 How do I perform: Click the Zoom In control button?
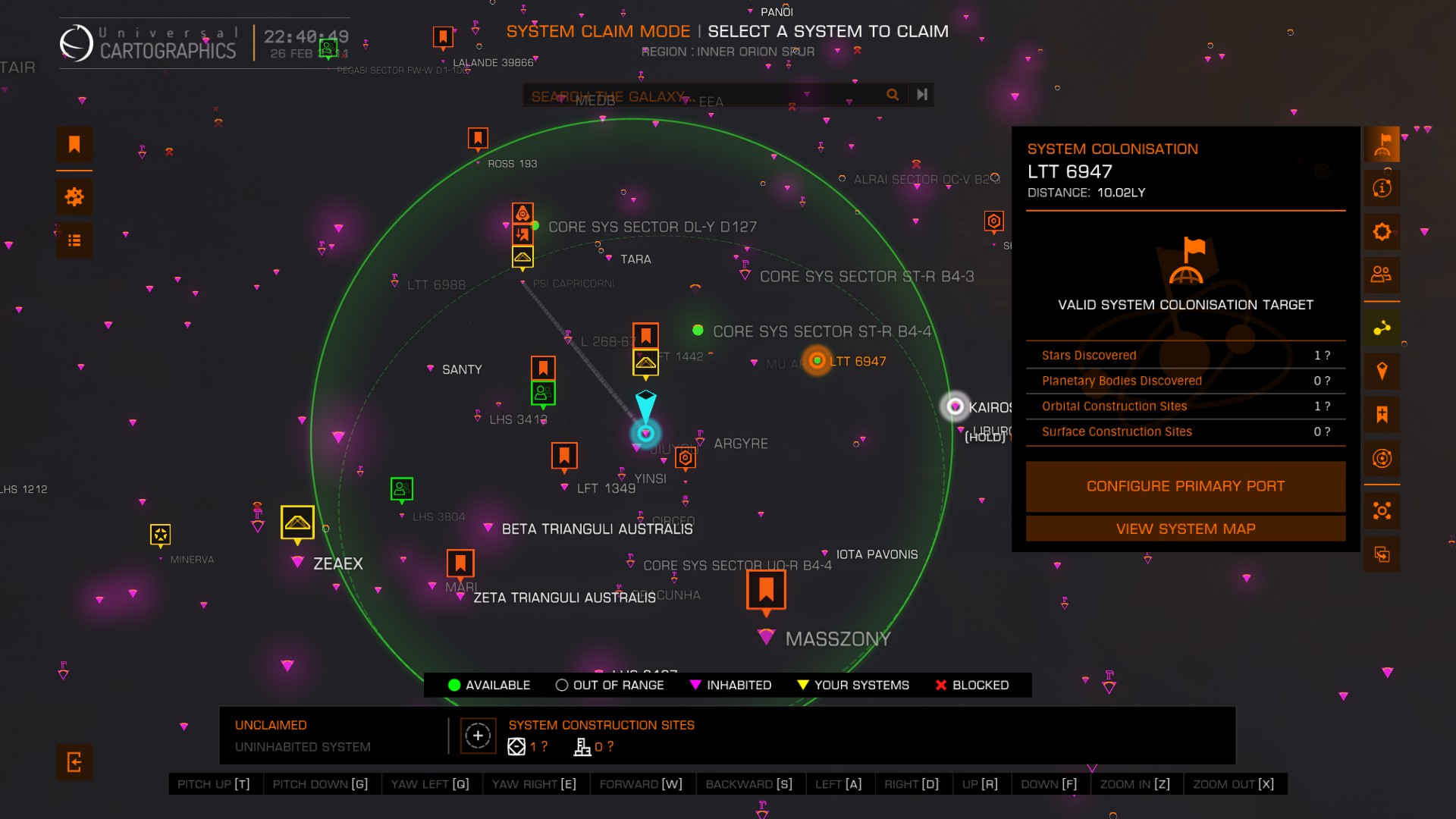1134,784
